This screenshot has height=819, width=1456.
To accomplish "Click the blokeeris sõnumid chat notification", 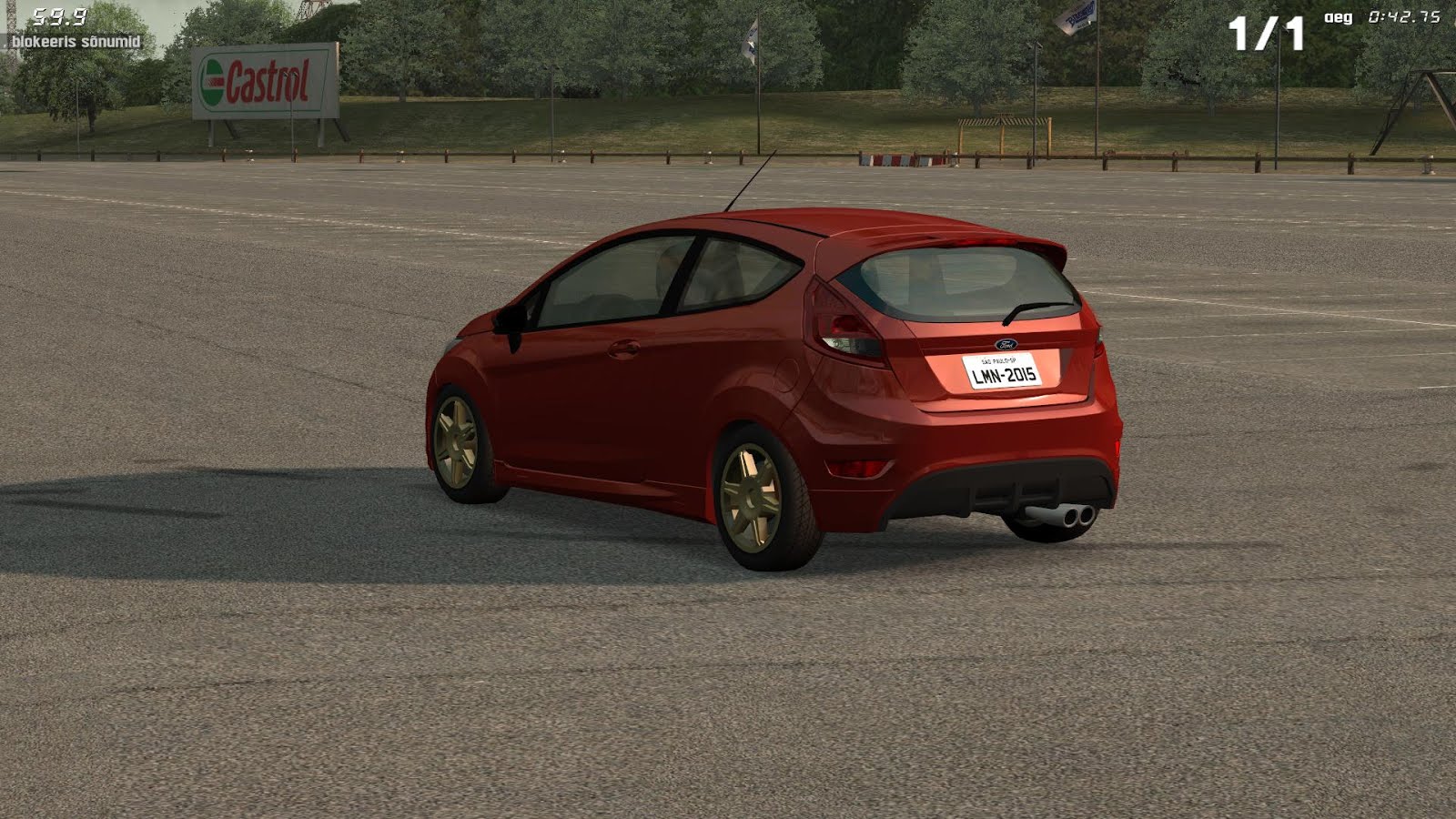I will 76,41.
